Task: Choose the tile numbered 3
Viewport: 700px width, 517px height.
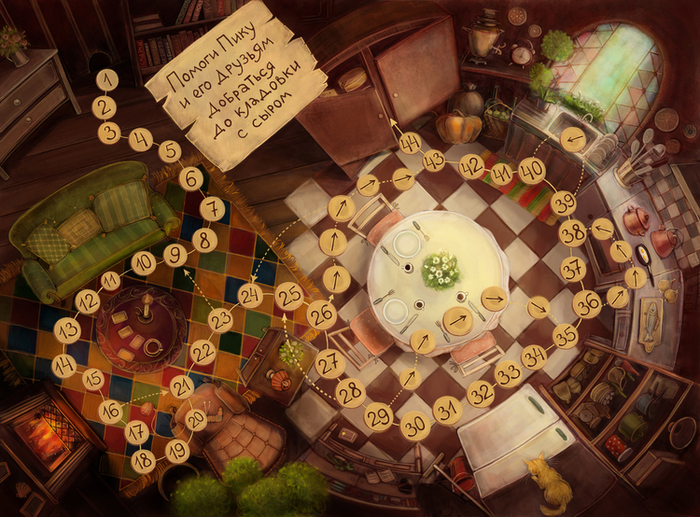Action: (110, 132)
